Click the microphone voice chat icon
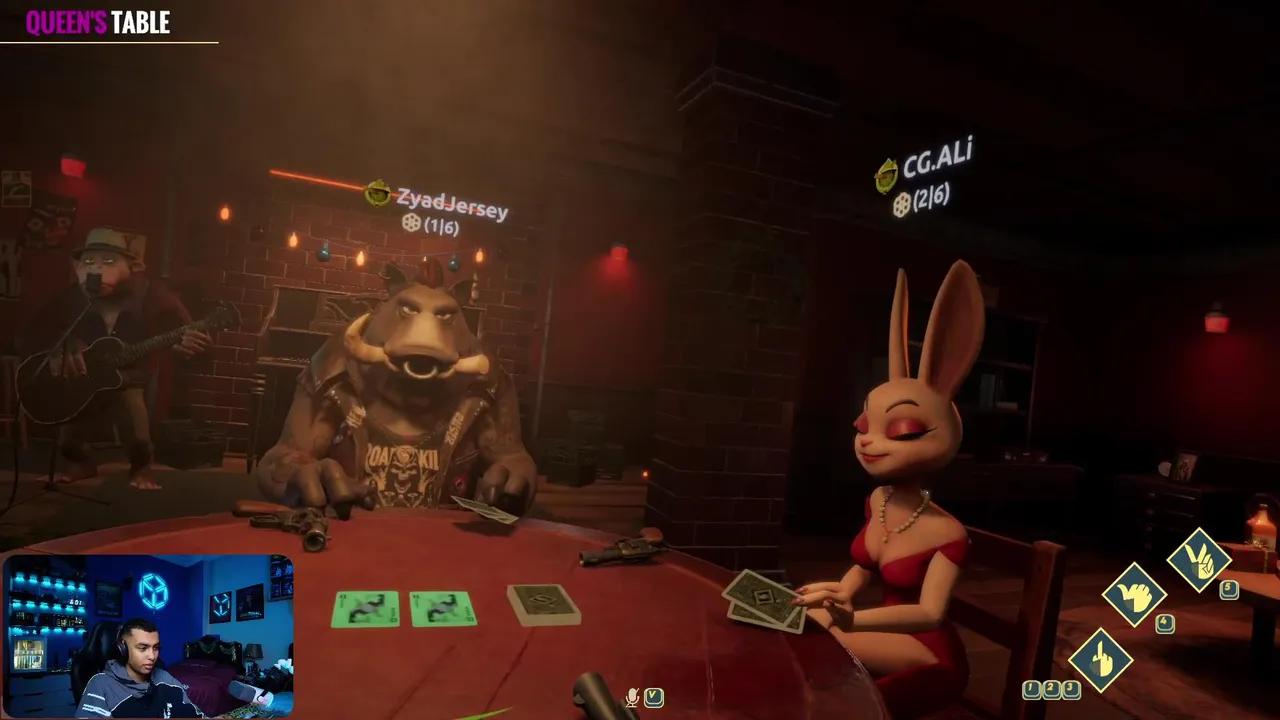 point(632,697)
